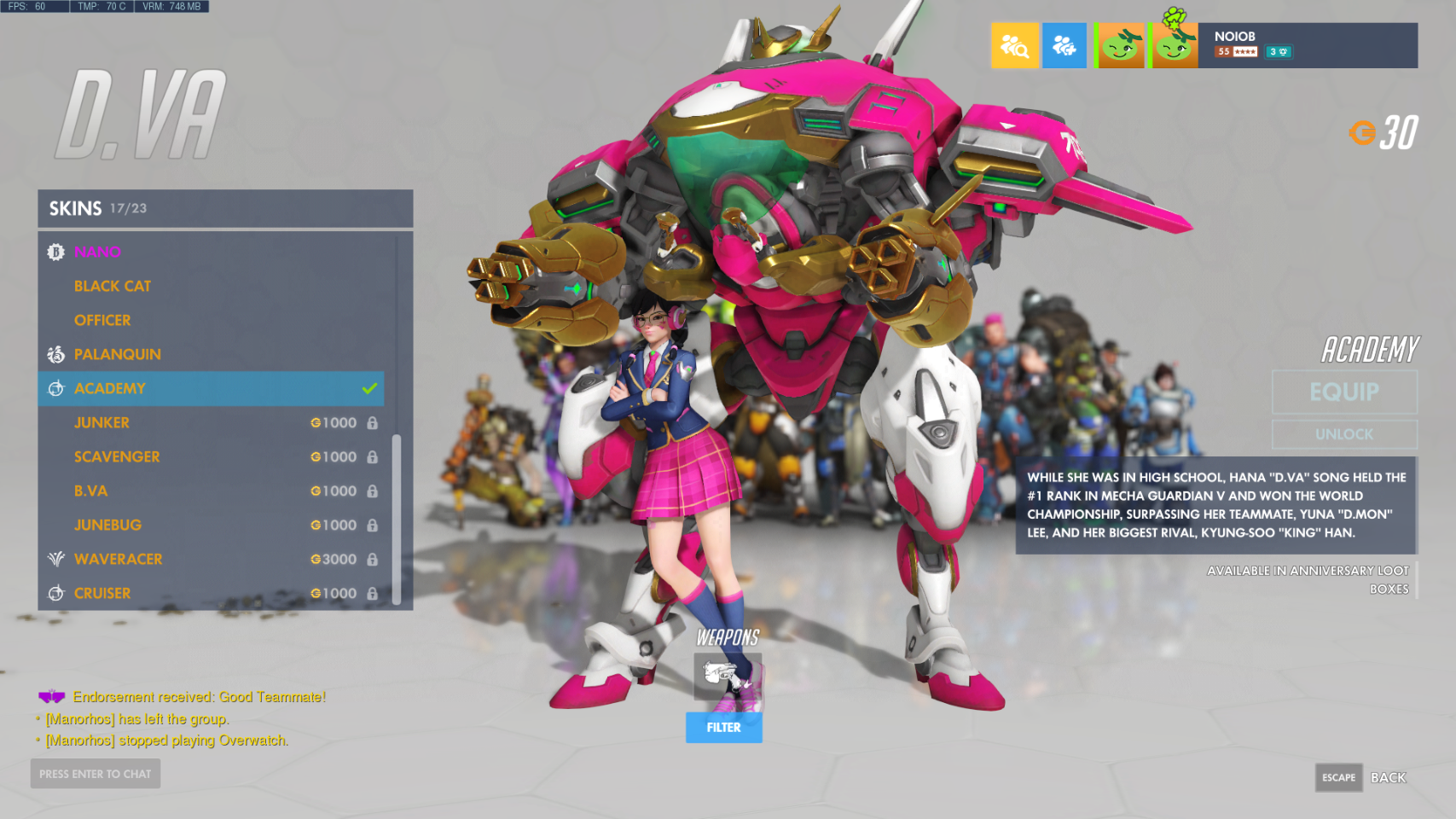Open the blue social group icon
The image size is (1456, 819).
(x=1064, y=45)
